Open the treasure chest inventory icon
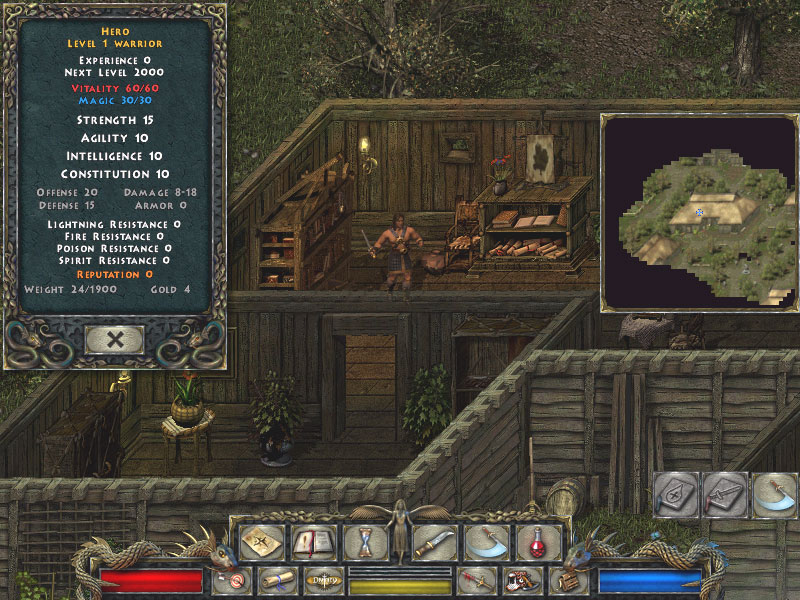Viewport: 800px width, 600px height. (x=569, y=580)
